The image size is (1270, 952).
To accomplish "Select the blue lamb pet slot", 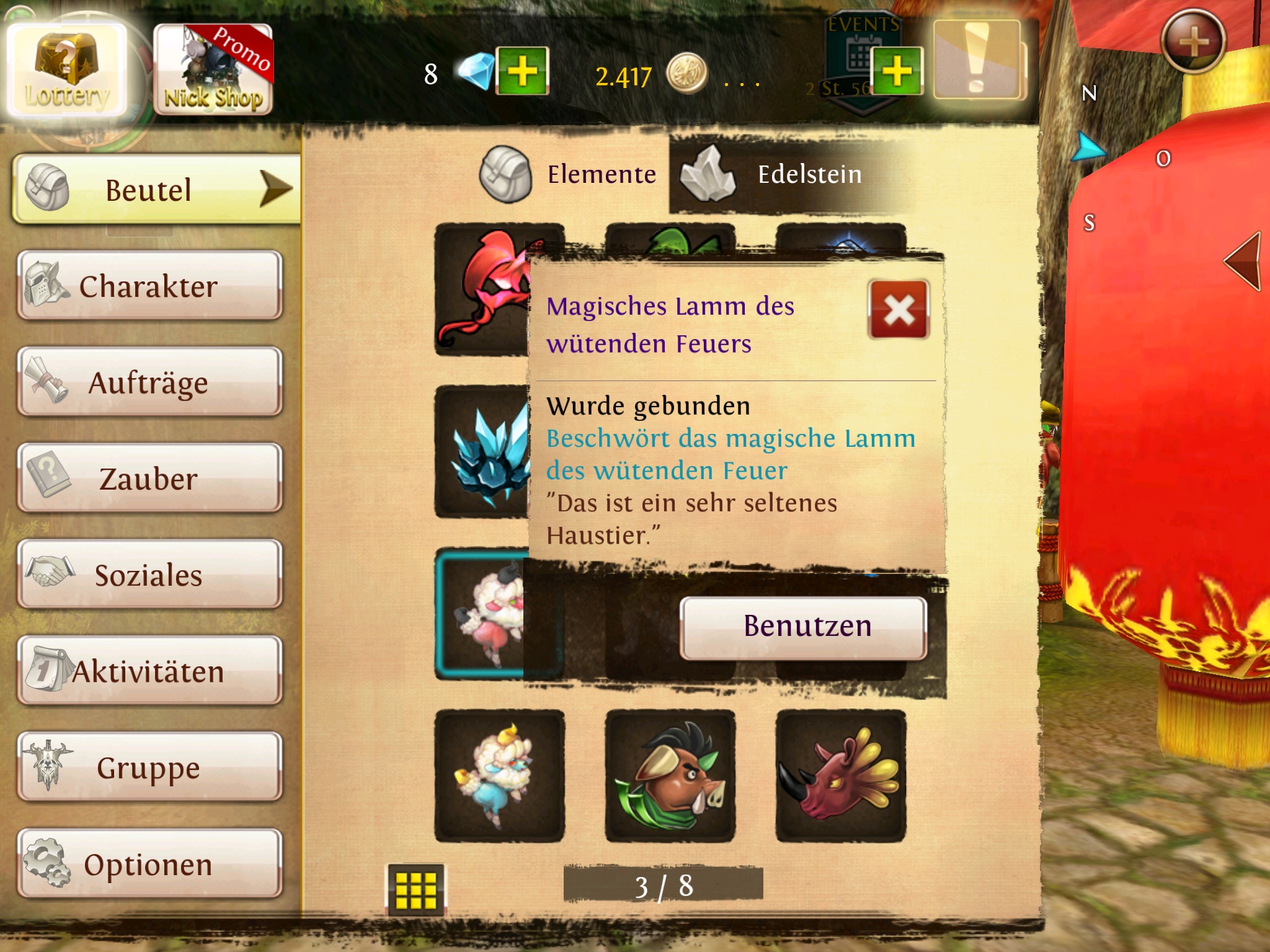I will pyautogui.click(x=499, y=775).
